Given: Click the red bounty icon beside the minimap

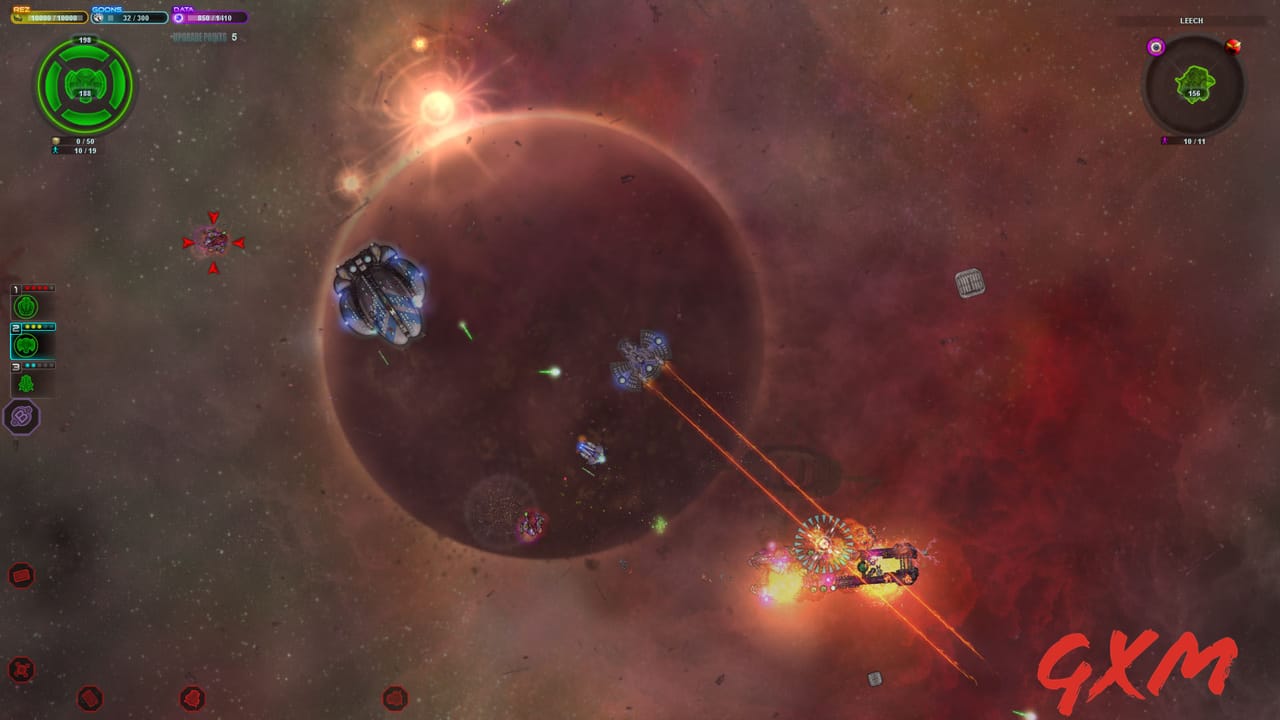Looking at the screenshot, I should coord(1232,47).
